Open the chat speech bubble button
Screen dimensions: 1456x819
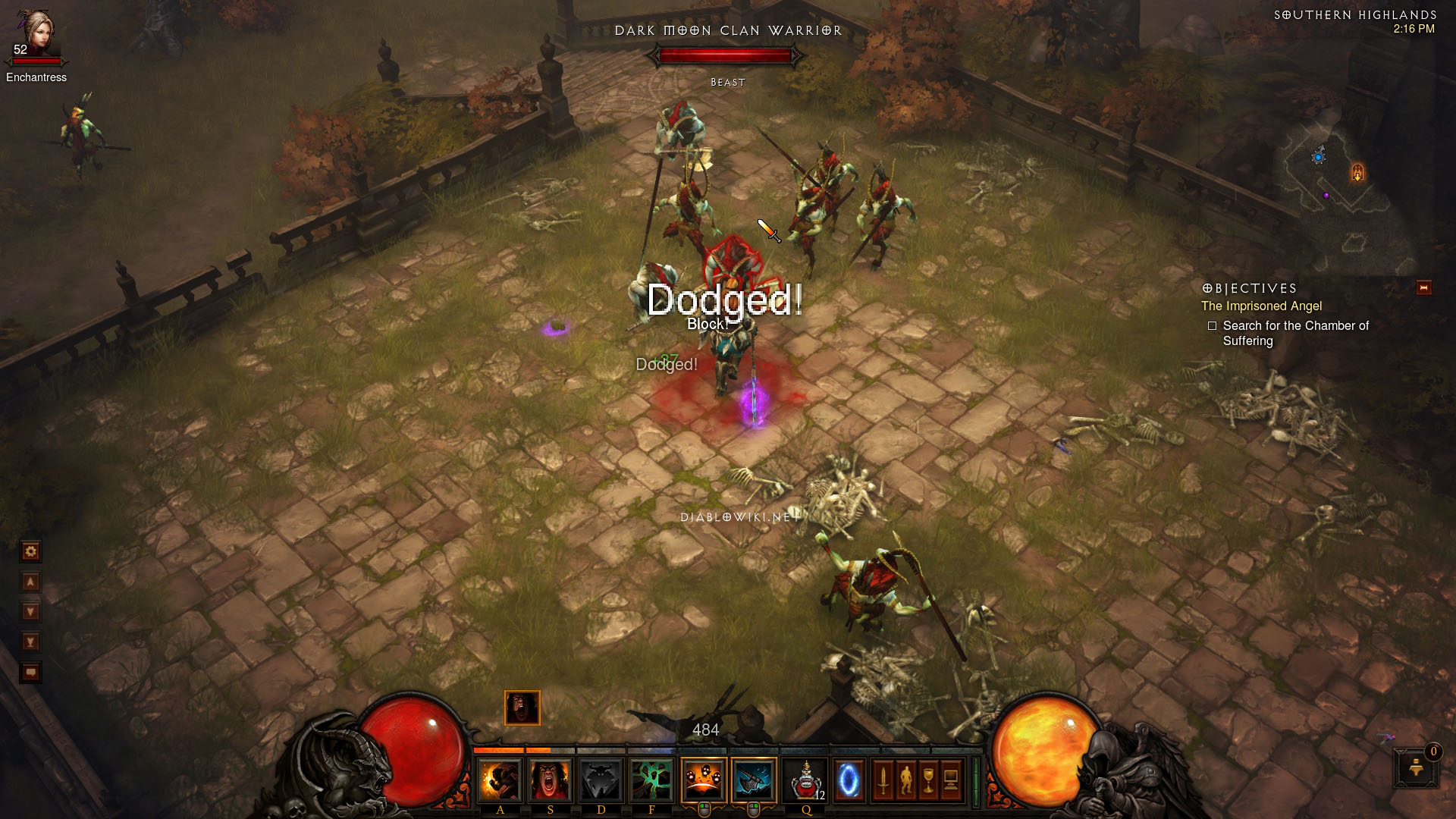click(x=30, y=673)
